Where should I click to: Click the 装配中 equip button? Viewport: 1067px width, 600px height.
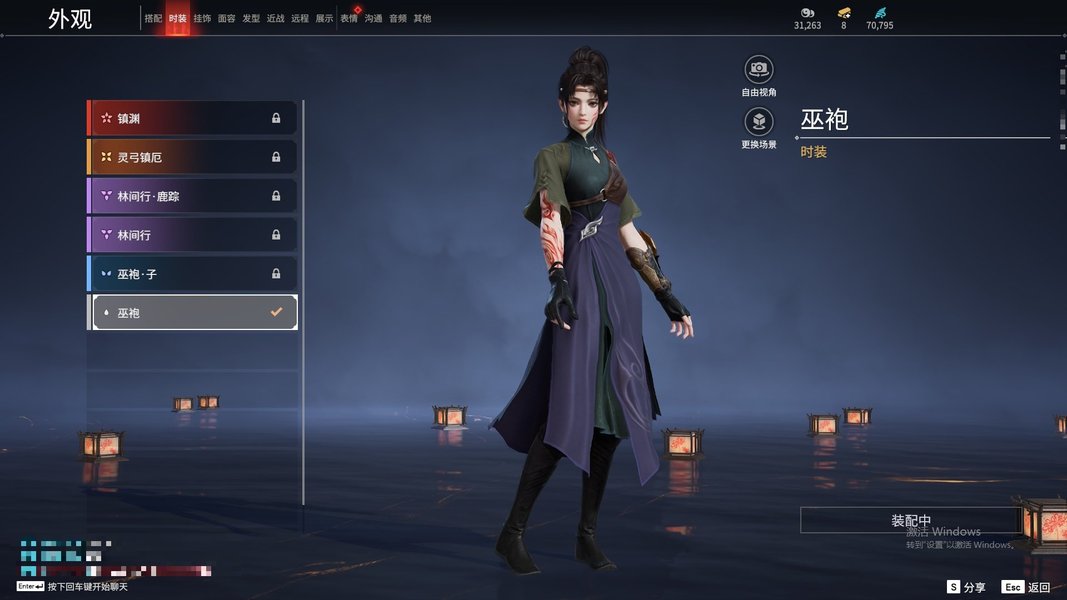tap(910, 521)
